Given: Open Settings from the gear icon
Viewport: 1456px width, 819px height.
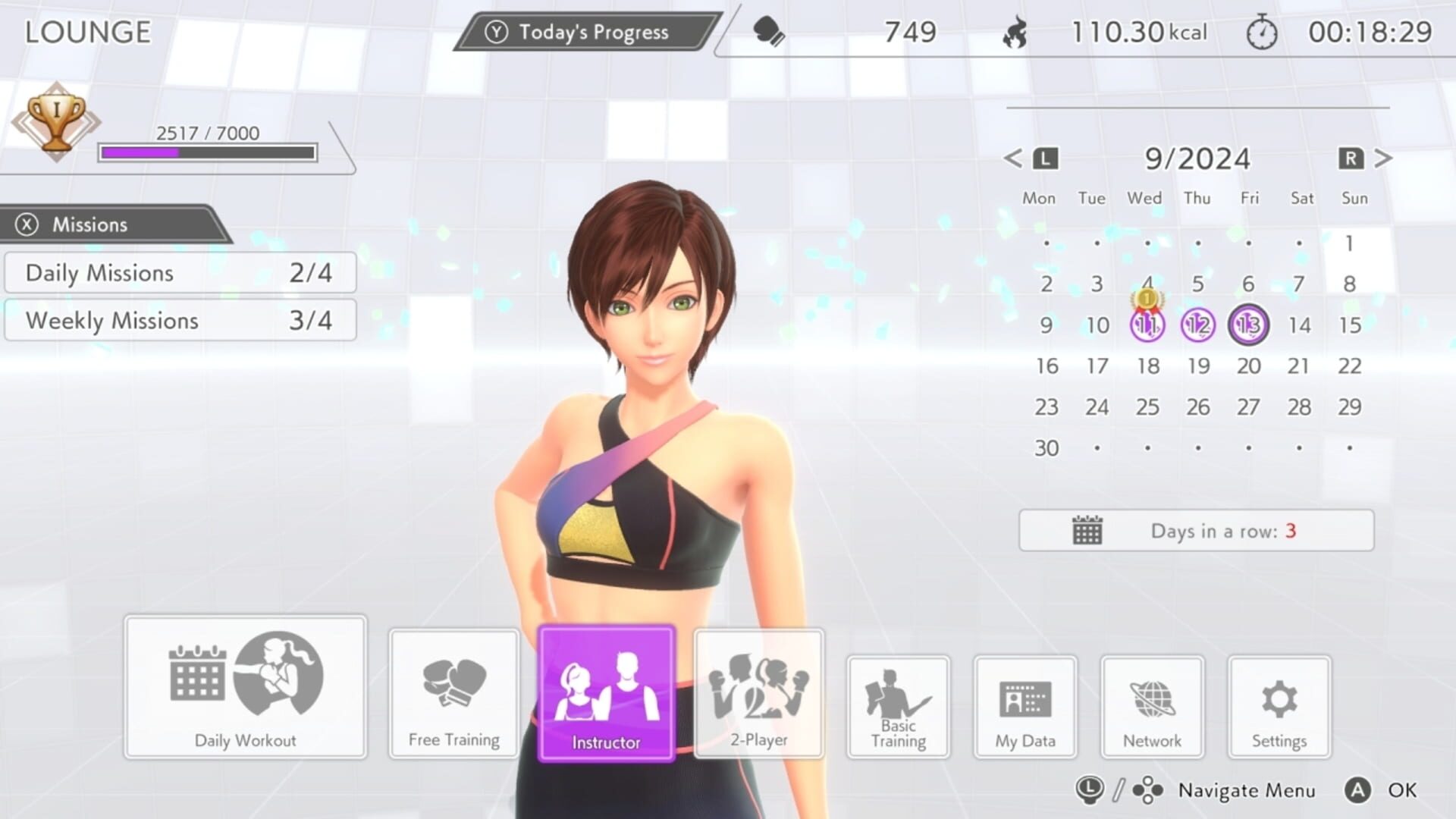Looking at the screenshot, I should point(1279,701).
